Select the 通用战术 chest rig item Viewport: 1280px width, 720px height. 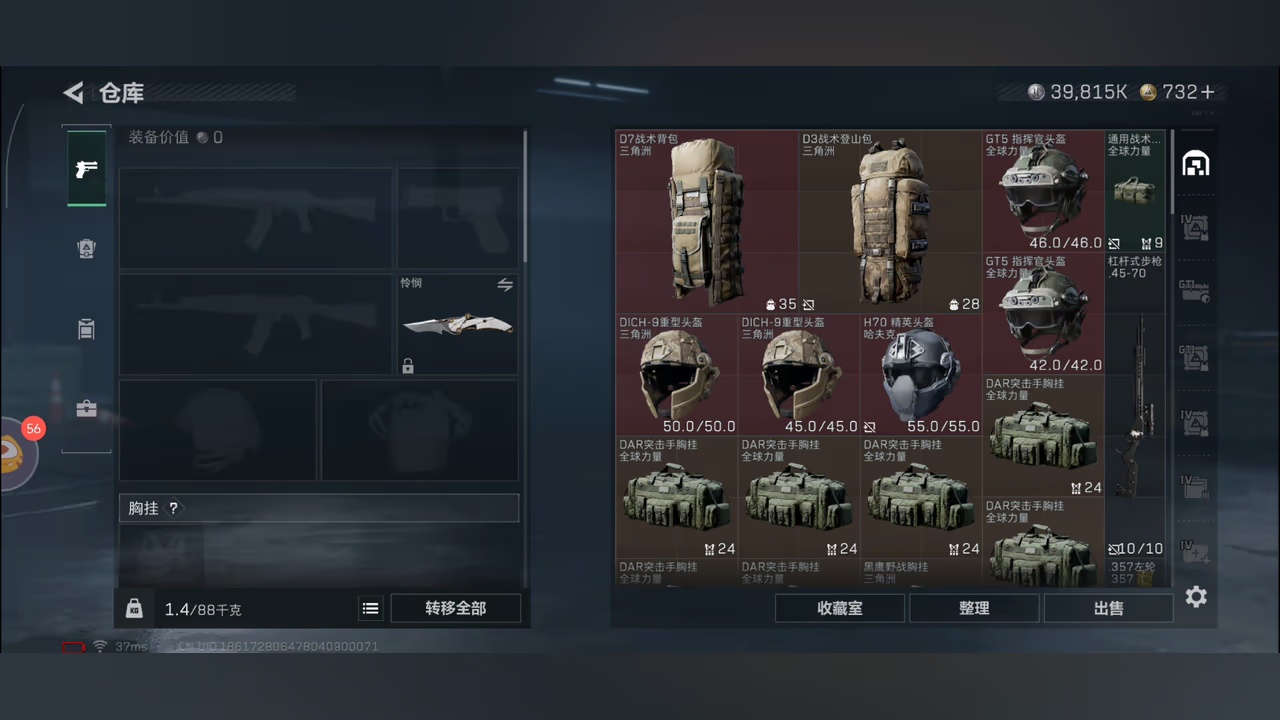pos(1135,191)
